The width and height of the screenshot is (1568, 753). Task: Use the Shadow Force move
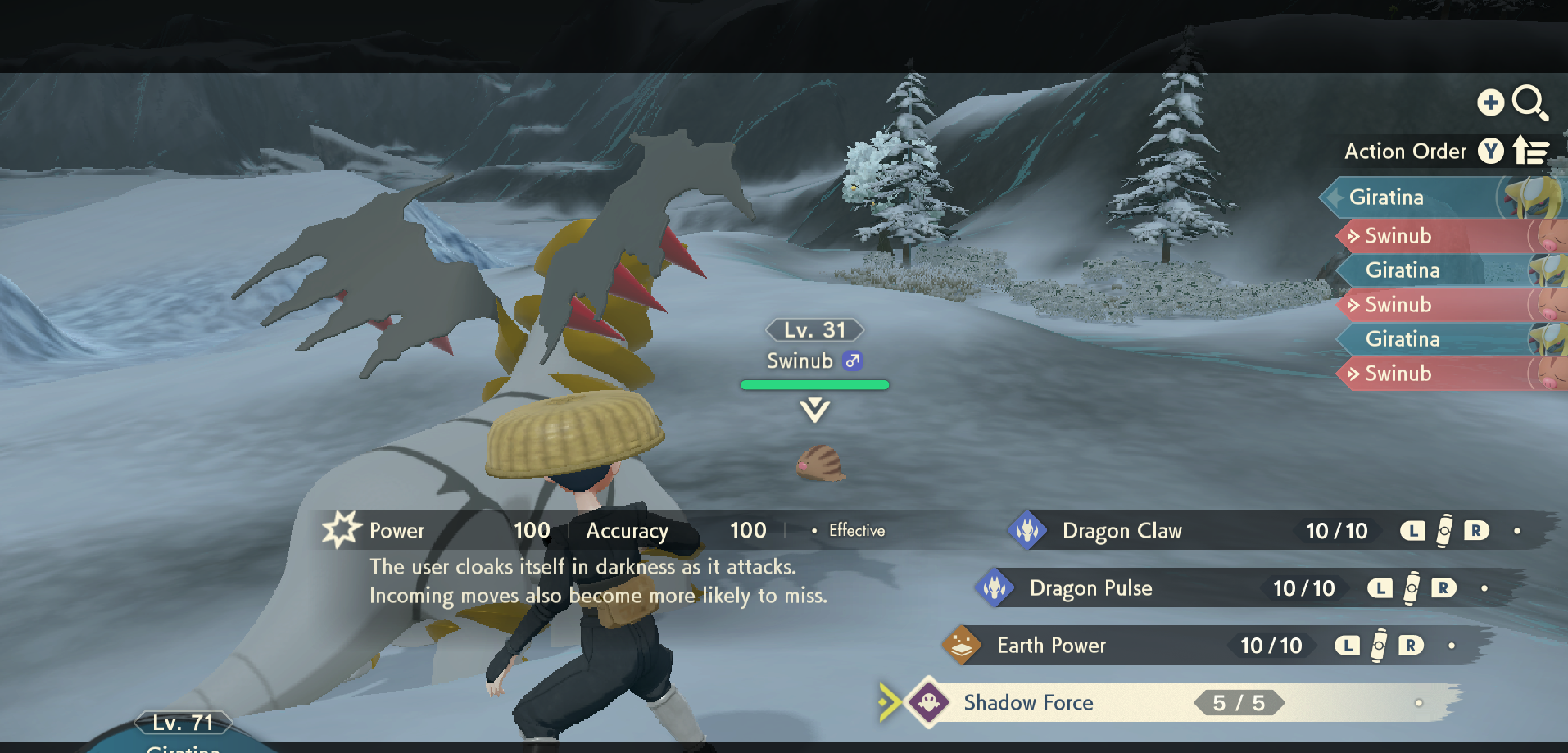pos(1028,703)
